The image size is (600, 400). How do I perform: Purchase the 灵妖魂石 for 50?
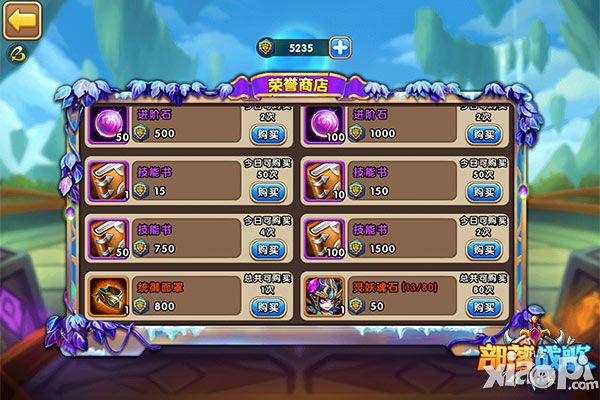486,306
